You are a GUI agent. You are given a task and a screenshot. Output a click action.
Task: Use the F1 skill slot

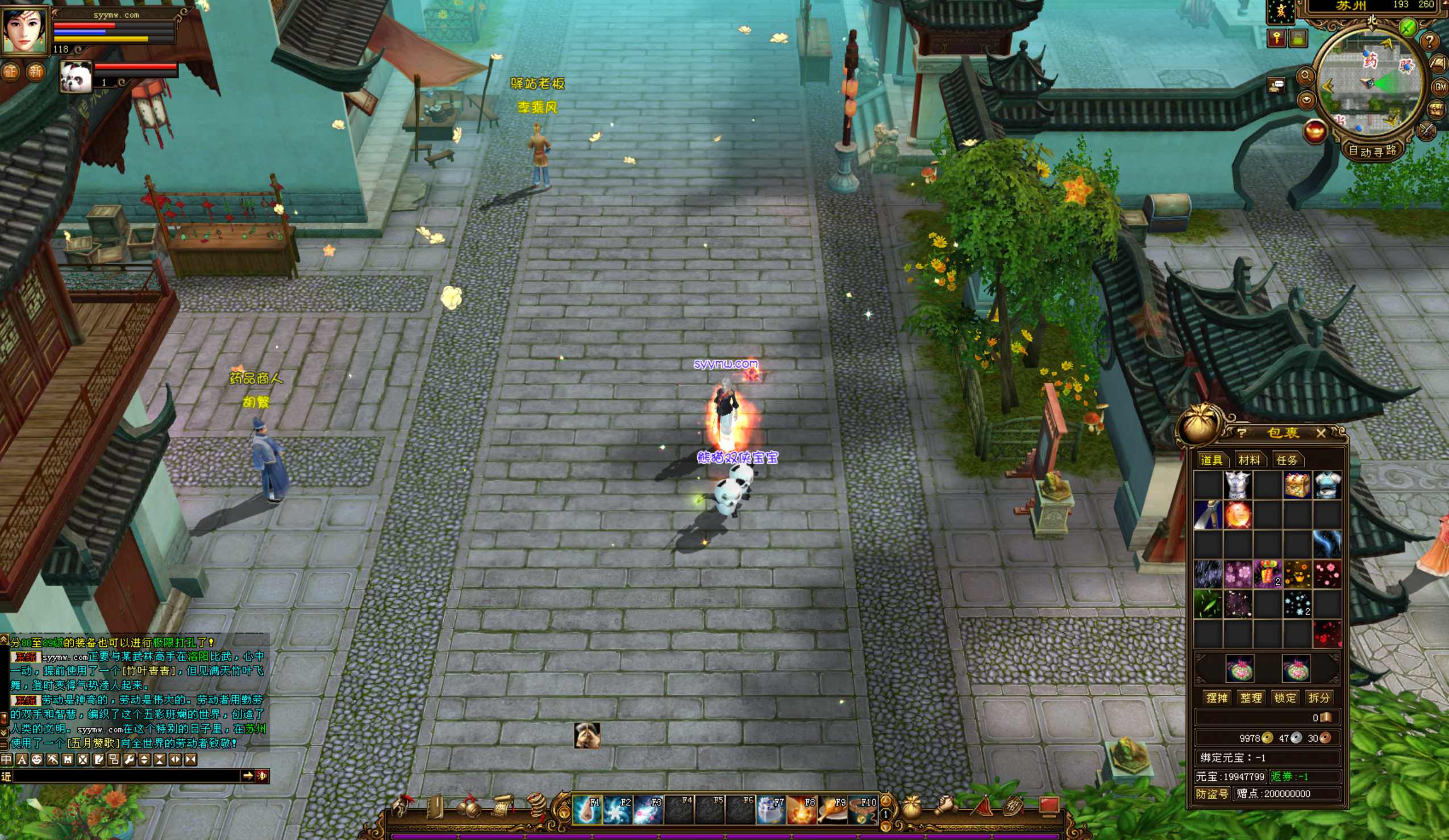pos(587,810)
